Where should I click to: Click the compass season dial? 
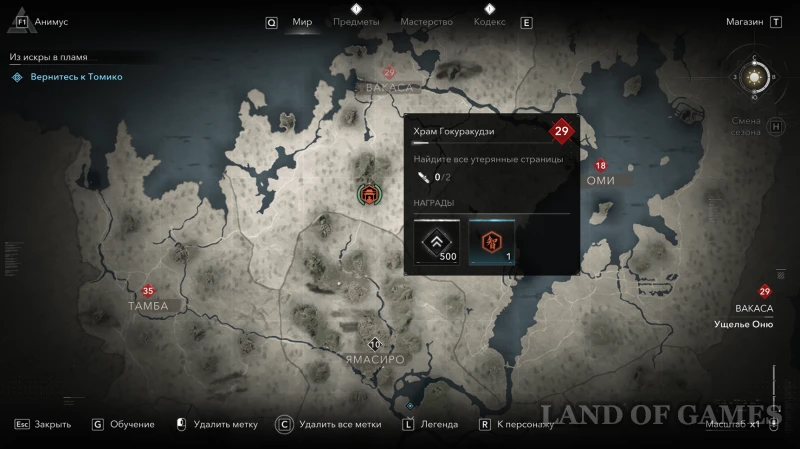pos(755,76)
